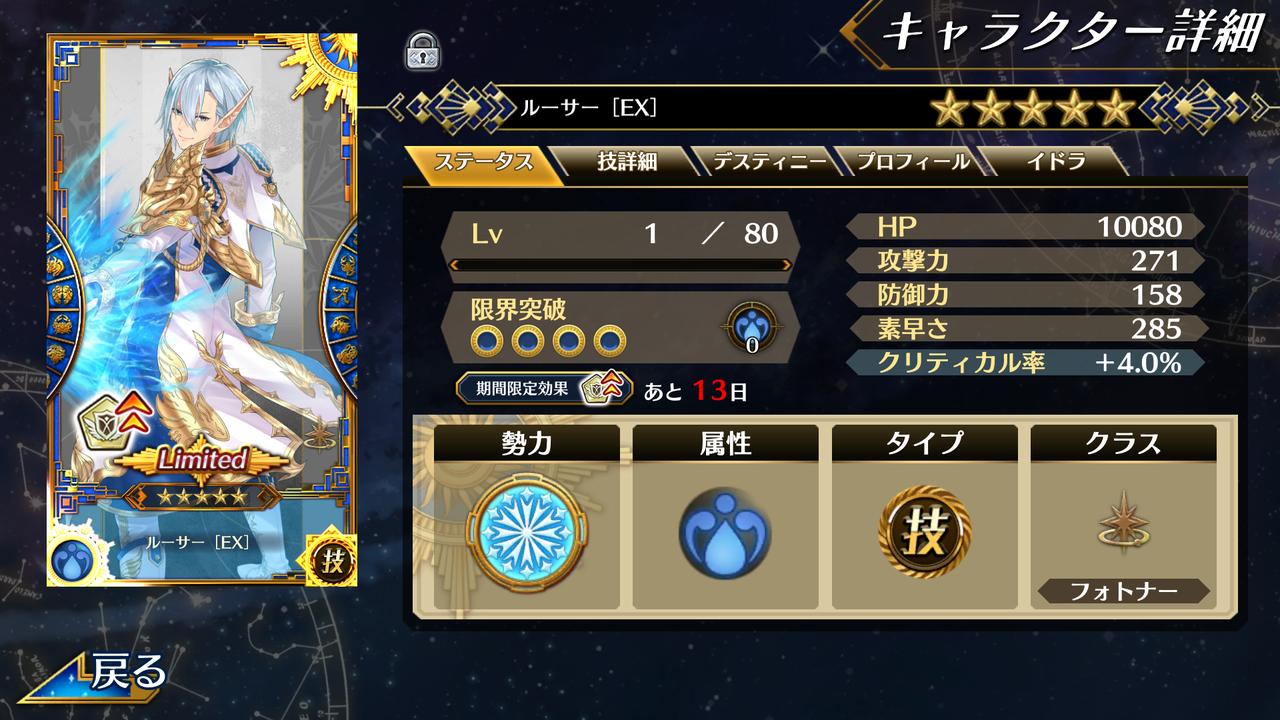The height and width of the screenshot is (720, 1280).
Task: Open the プロフィール tab
Action: 912,160
